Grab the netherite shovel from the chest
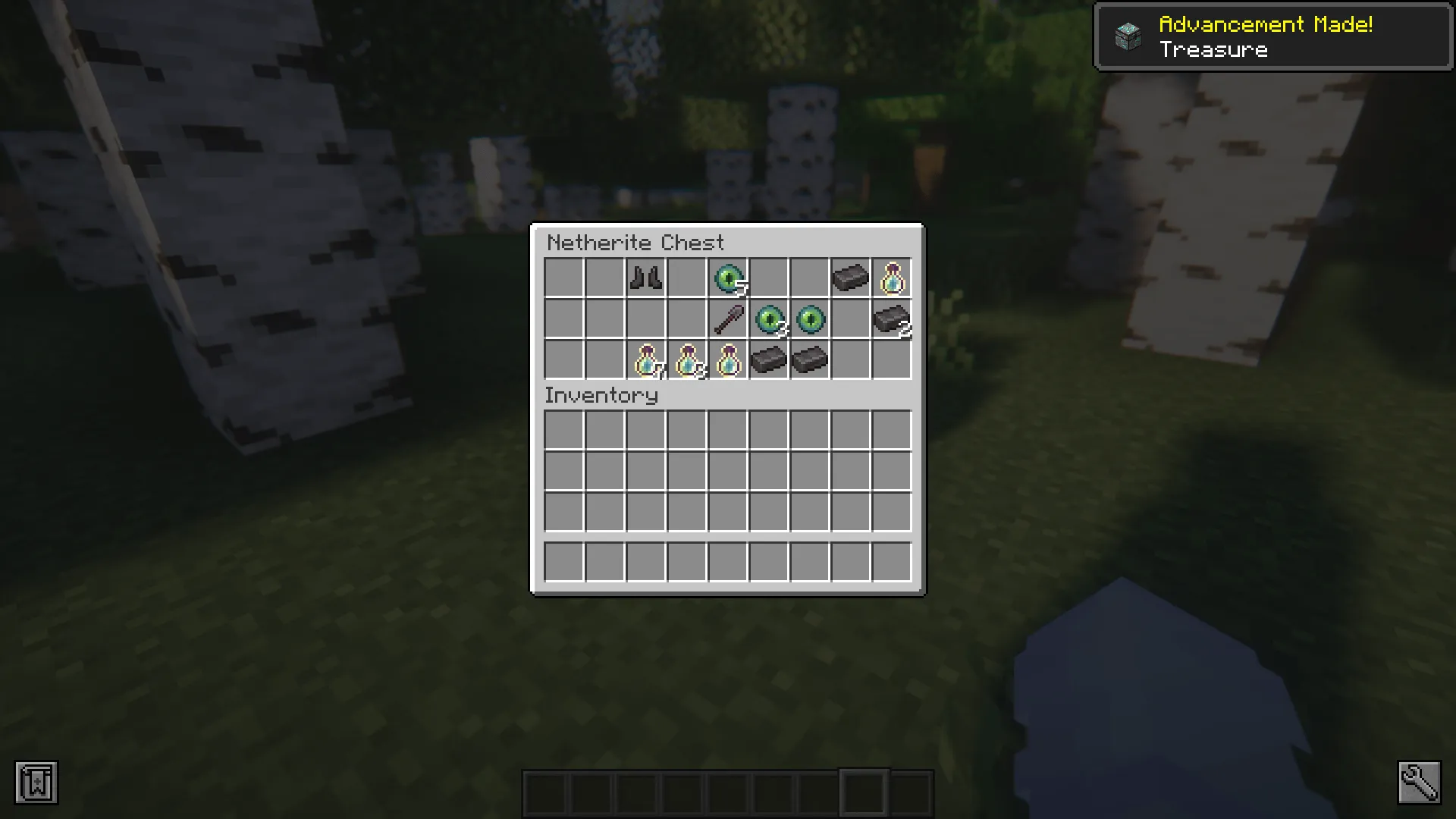The height and width of the screenshot is (819, 1456). pos(727,320)
